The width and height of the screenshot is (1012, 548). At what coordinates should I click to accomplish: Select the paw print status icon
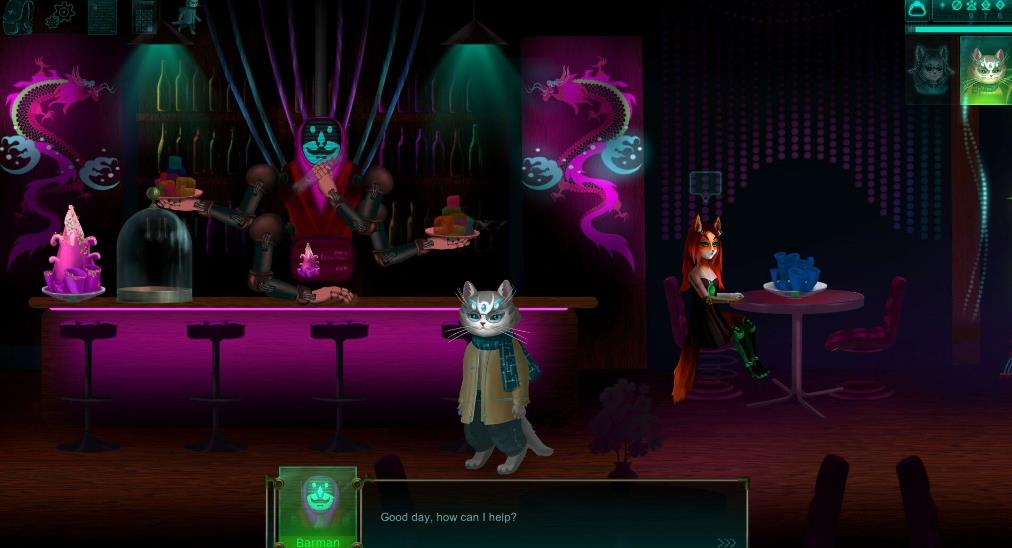tap(972, 6)
